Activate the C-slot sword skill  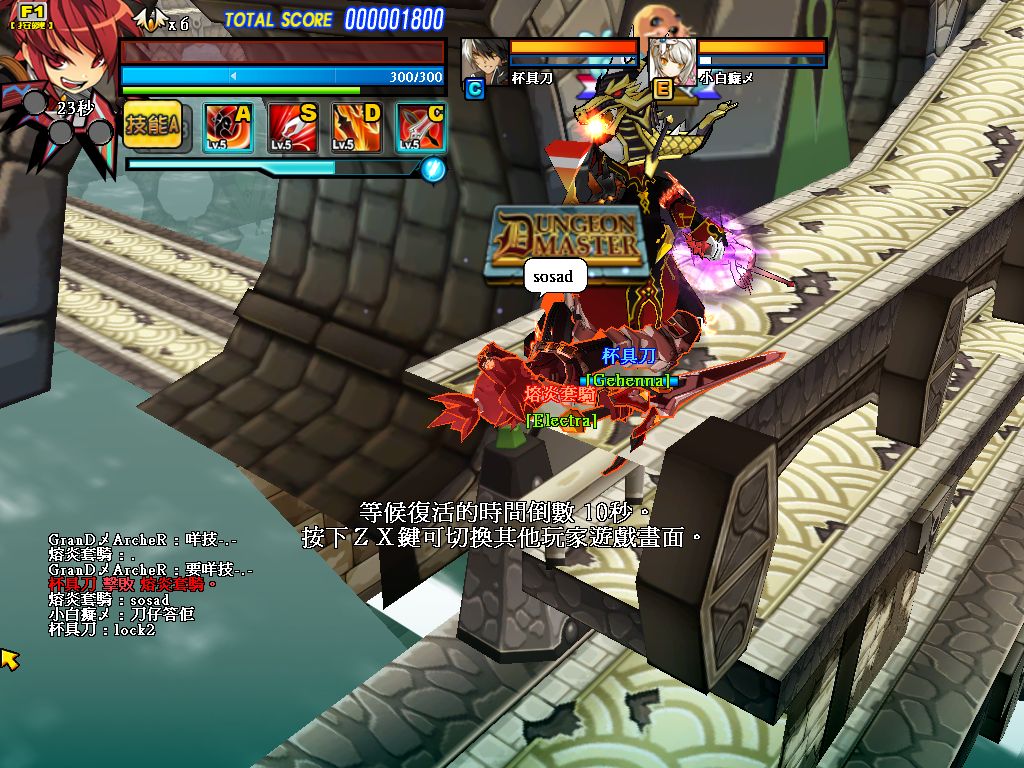pos(421,128)
